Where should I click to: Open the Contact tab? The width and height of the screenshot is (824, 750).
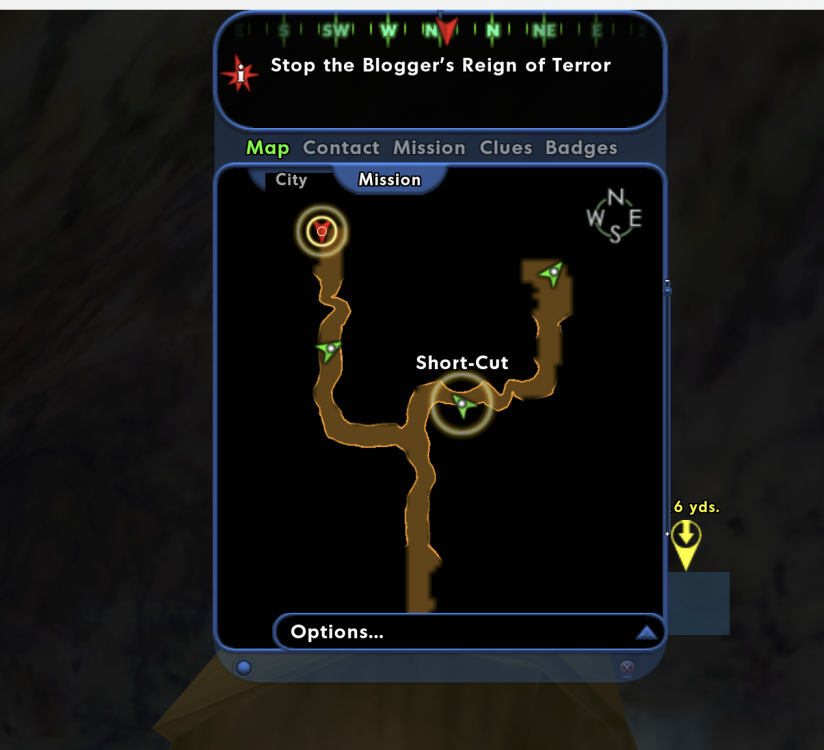pyautogui.click(x=341, y=148)
